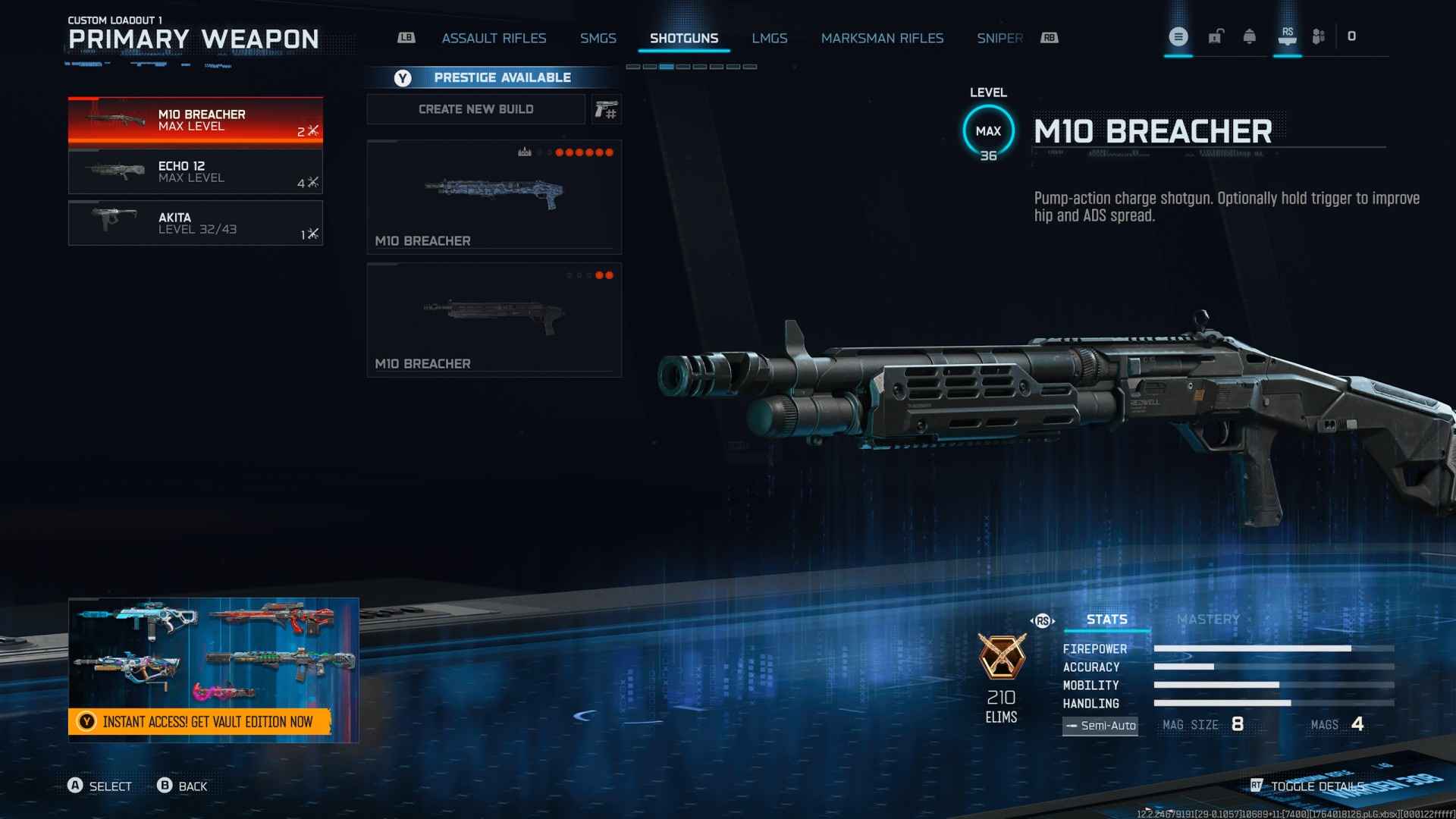Image resolution: width=1456 pixels, height=819 pixels.
Task: Open the Vault Edition promo banner
Action: tap(213, 670)
